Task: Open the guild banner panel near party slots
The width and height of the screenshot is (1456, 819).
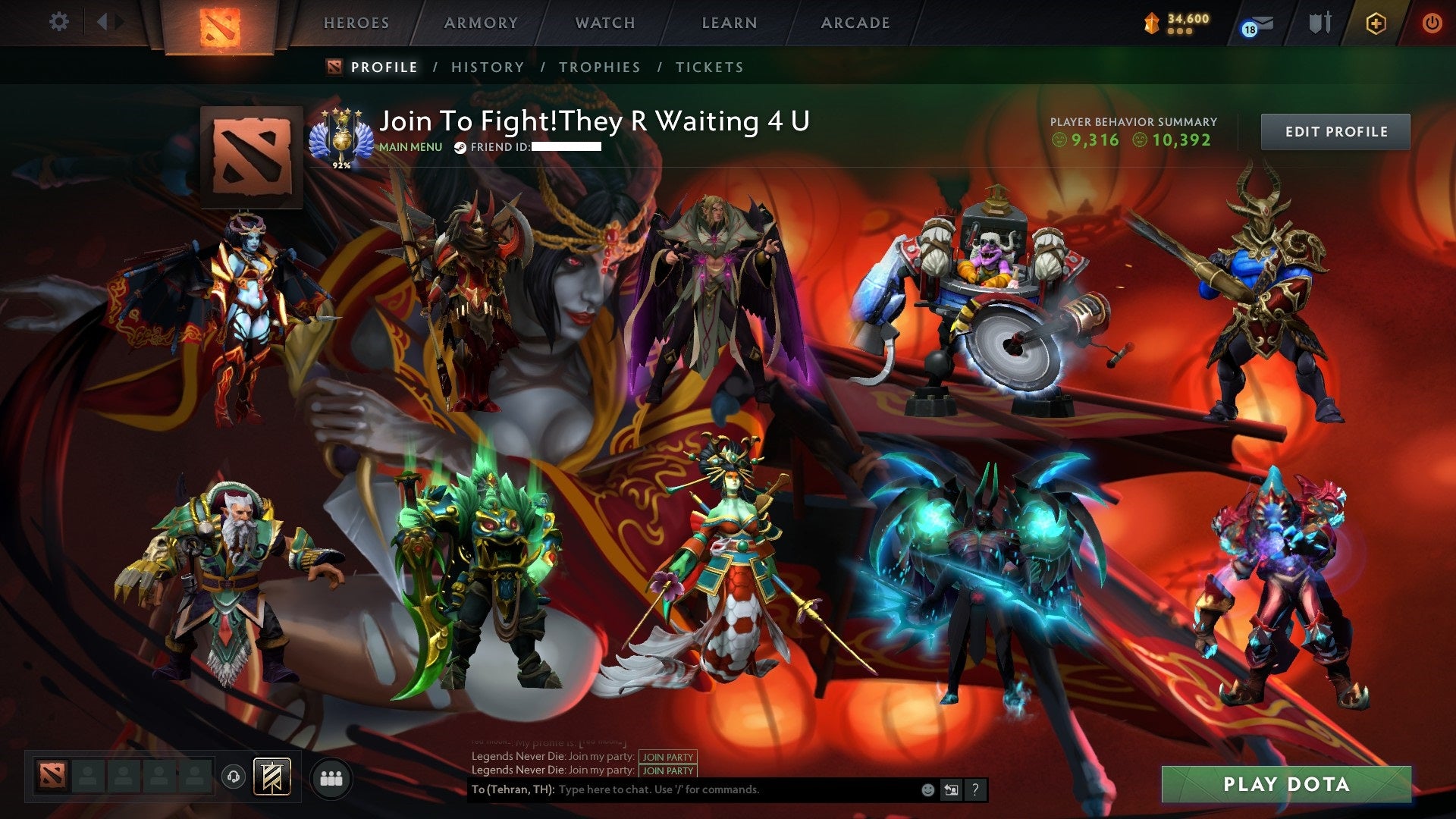Action: click(x=273, y=777)
